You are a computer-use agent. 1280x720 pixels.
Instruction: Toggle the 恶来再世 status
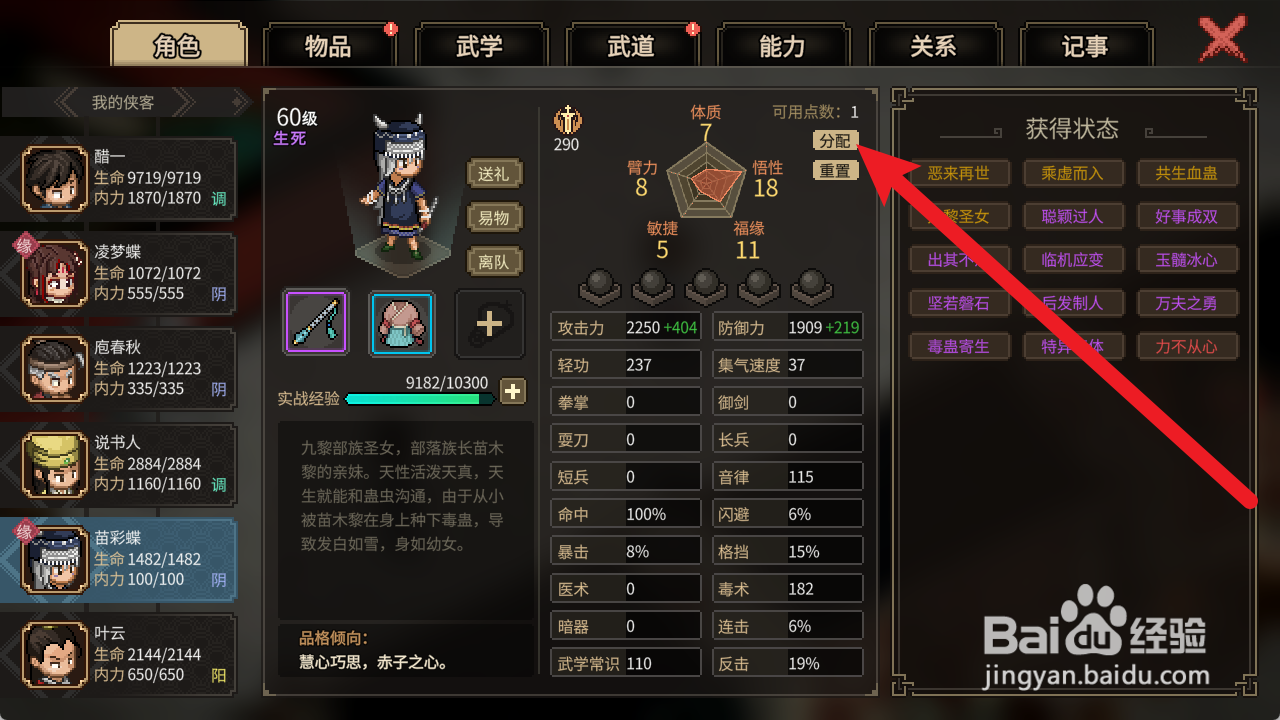click(x=959, y=172)
